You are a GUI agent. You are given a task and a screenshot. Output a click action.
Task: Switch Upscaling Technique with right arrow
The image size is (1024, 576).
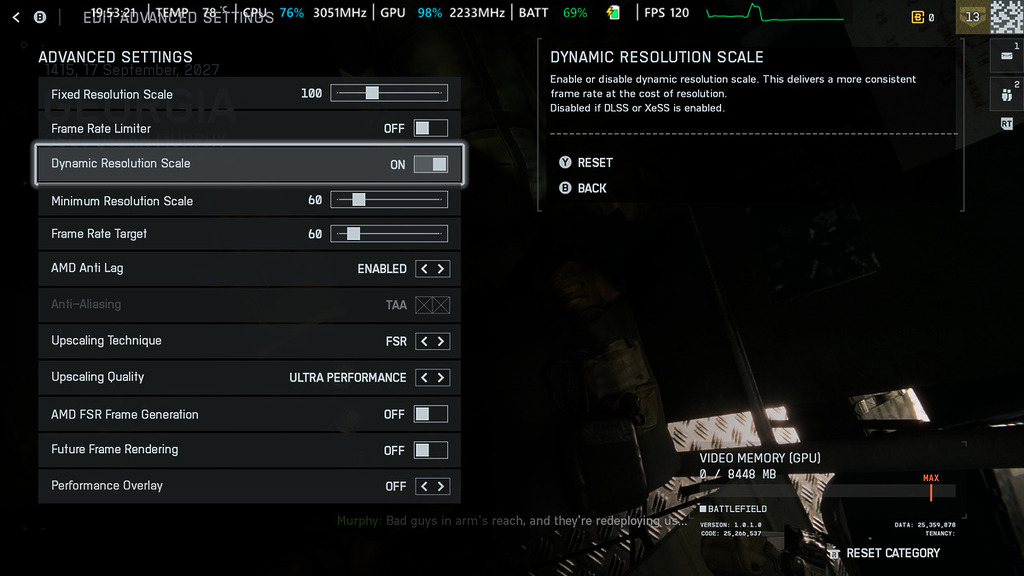tap(441, 342)
